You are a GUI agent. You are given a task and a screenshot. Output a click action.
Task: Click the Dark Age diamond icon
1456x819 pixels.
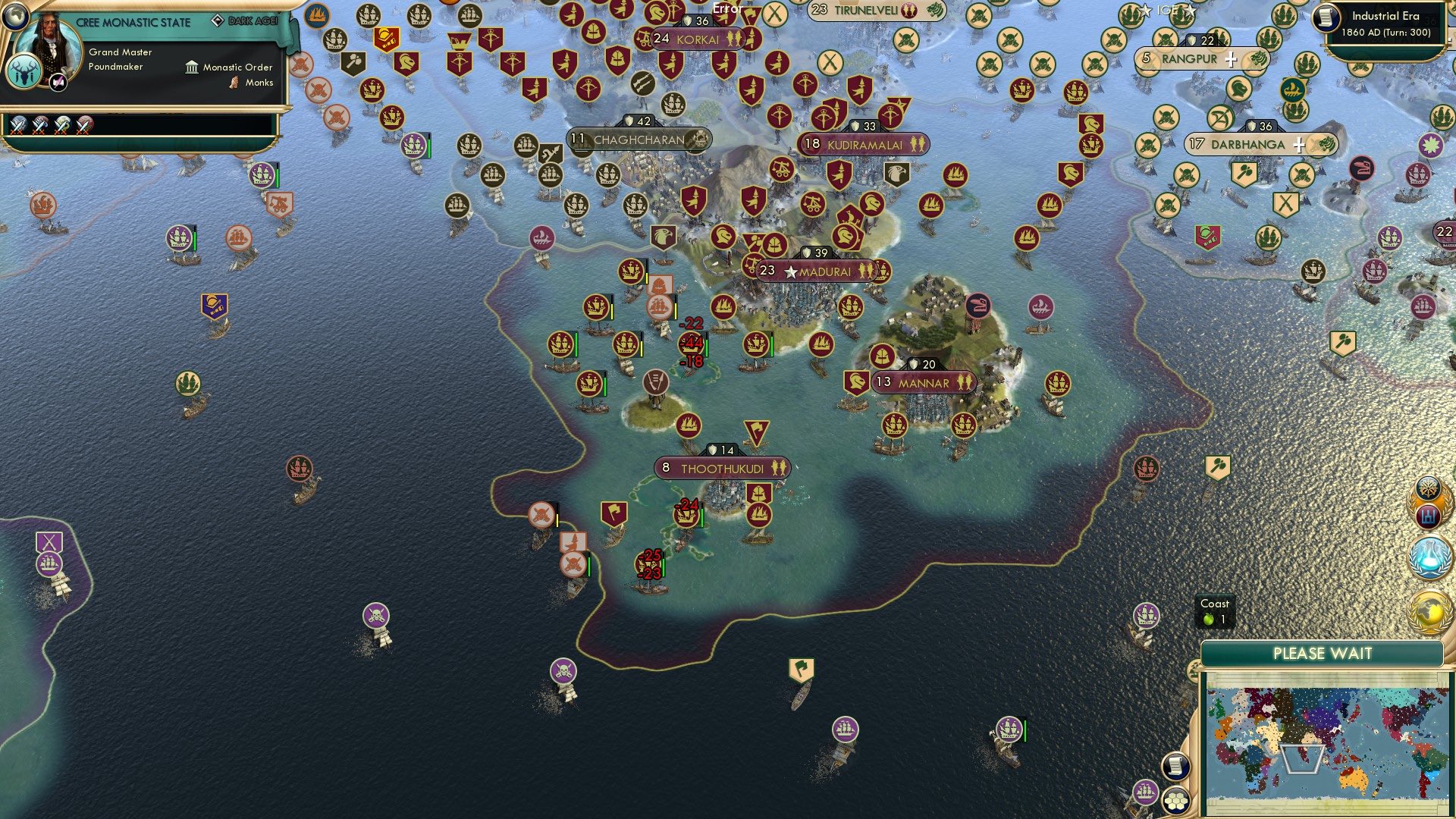(x=218, y=20)
